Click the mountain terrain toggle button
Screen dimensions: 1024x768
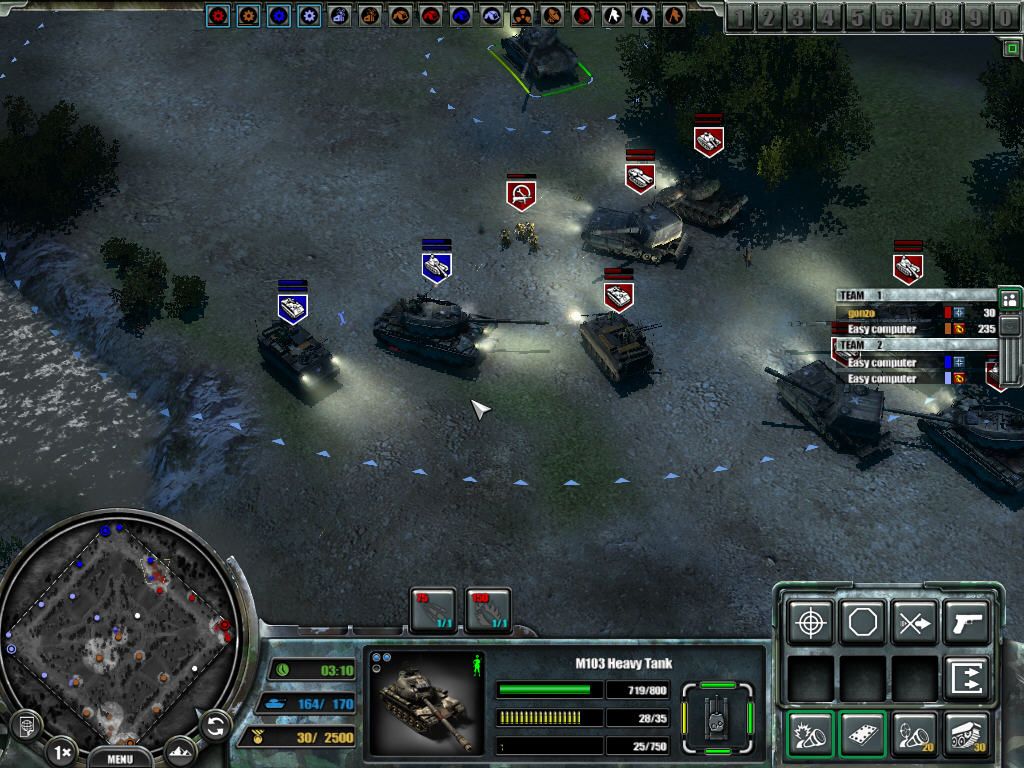pyautogui.click(x=181, y=751)
